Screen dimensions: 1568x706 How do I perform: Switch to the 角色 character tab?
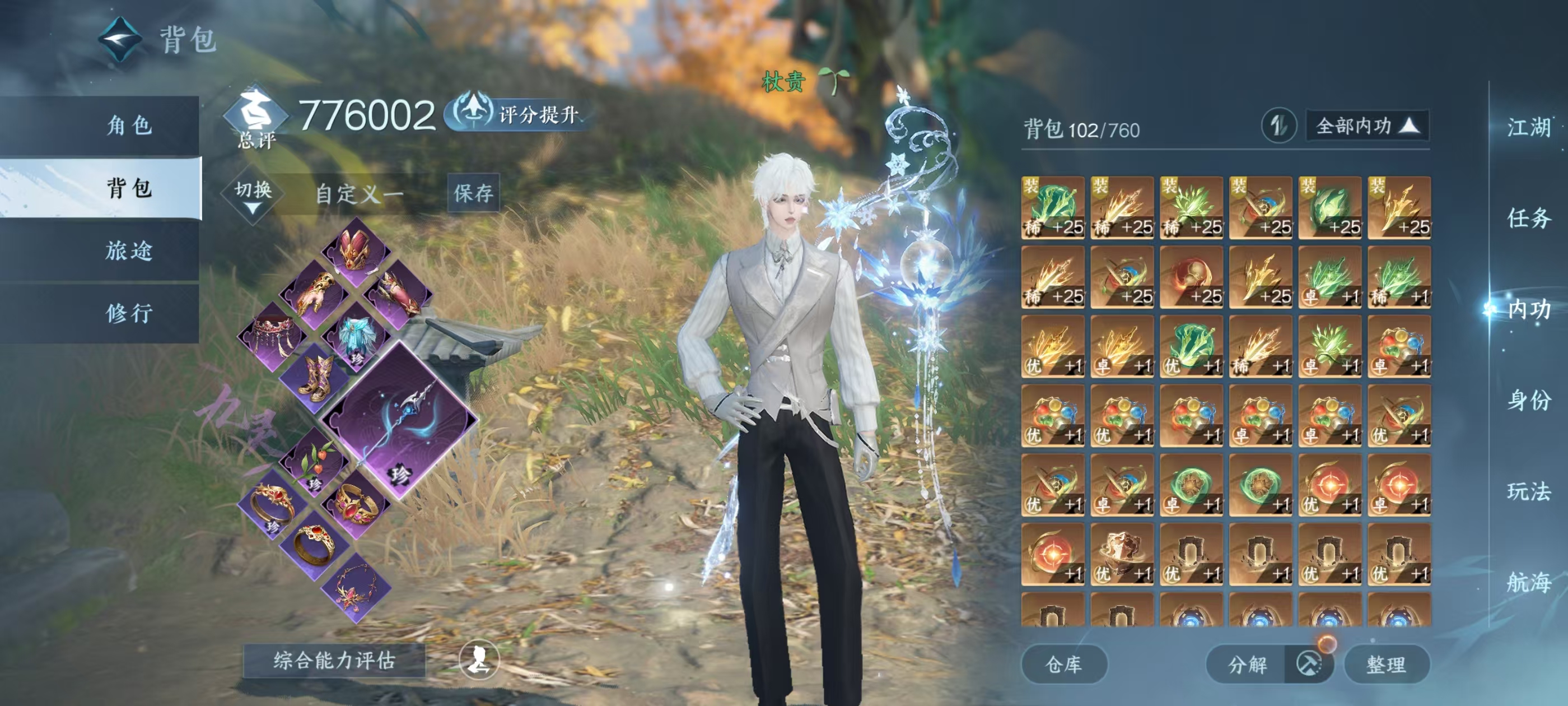(129, 126)
